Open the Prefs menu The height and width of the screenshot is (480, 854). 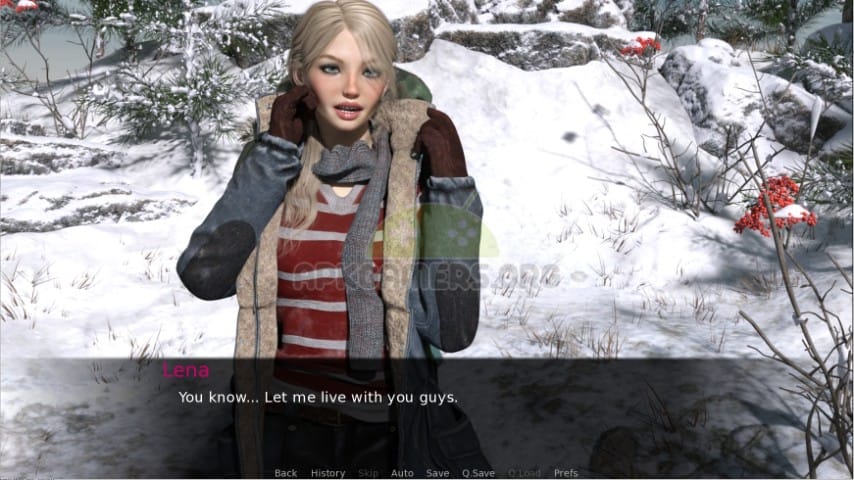pos(566,473)
